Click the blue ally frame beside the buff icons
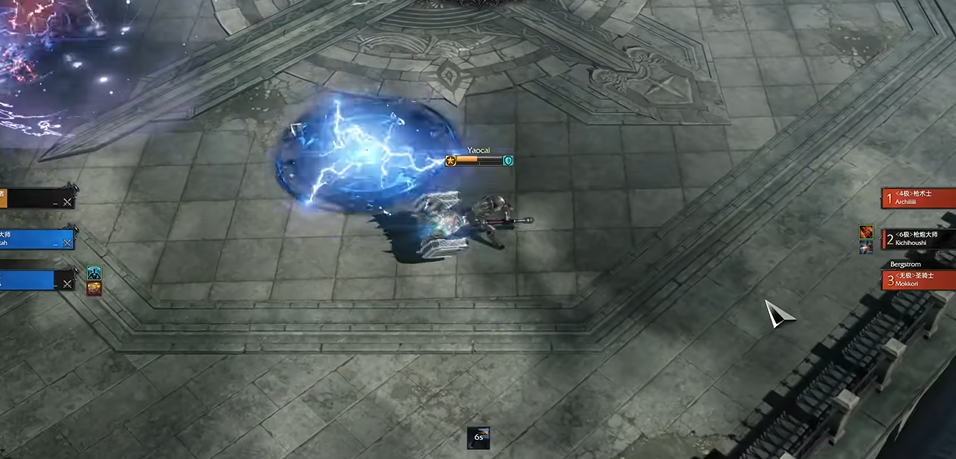 [37, 281]
